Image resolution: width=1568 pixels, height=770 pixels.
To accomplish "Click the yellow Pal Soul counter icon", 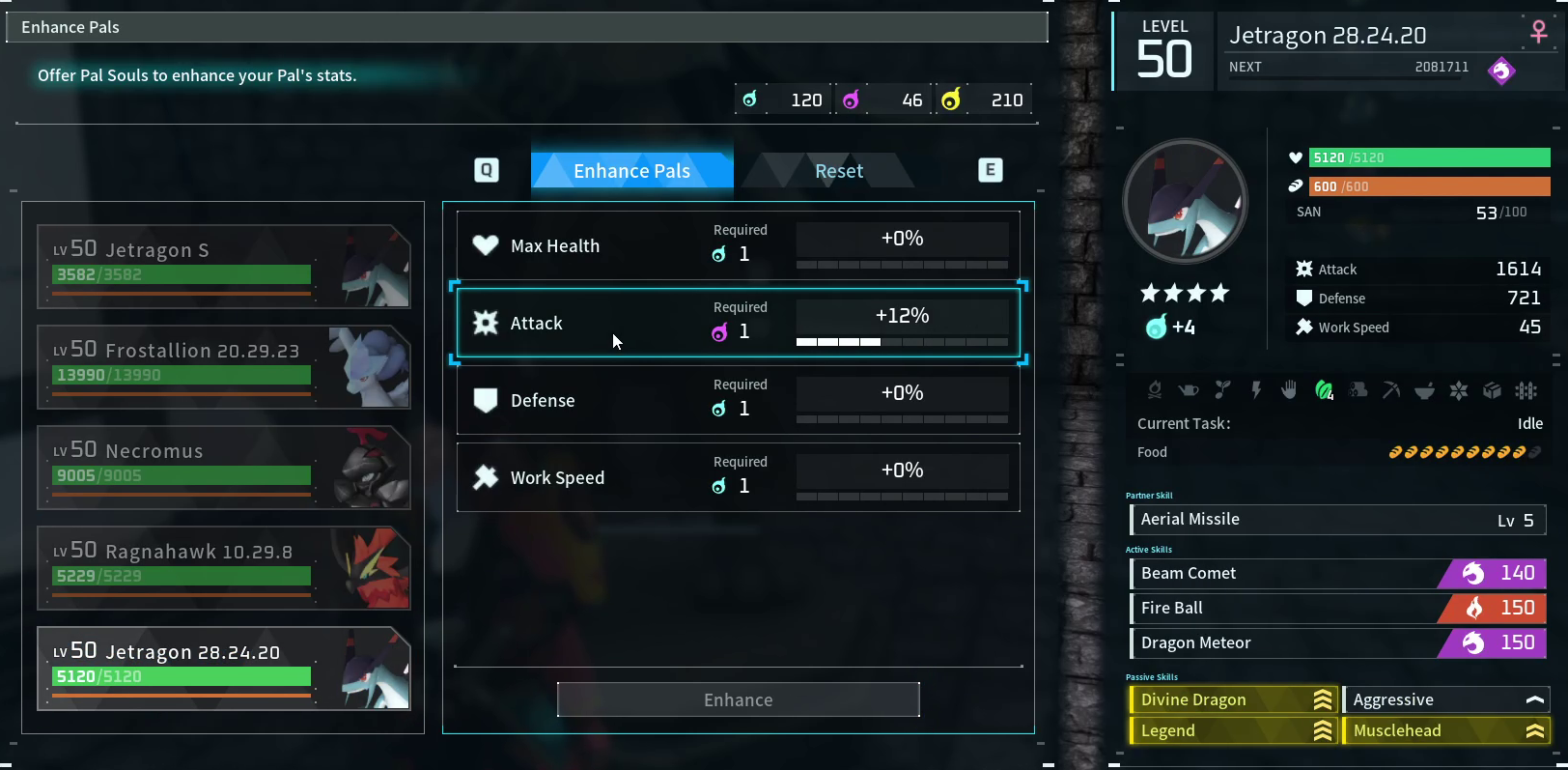I will (950, 99).
